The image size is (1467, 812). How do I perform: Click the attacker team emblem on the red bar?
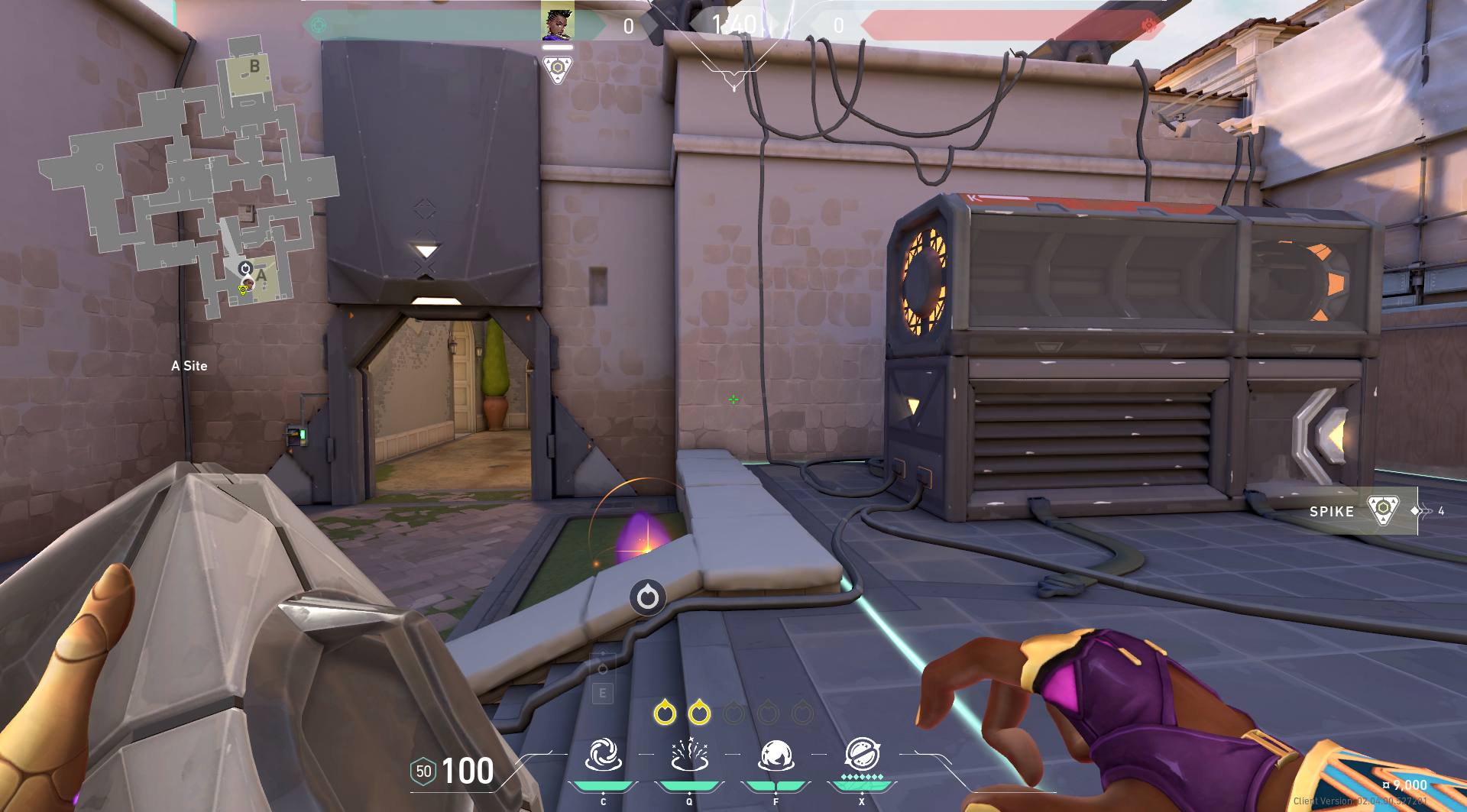pos(1148,25)
